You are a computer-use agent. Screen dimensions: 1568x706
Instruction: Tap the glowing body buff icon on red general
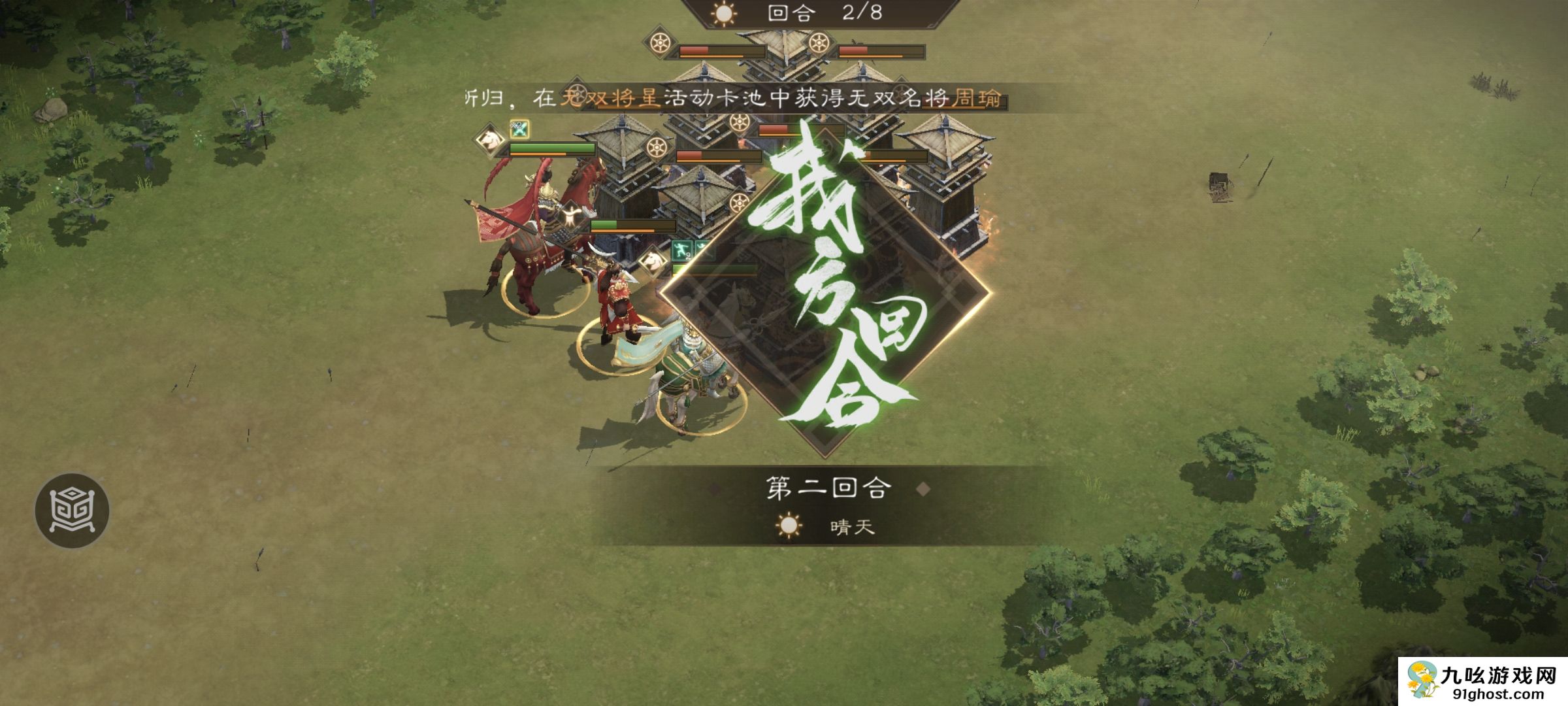pos(571,213)
